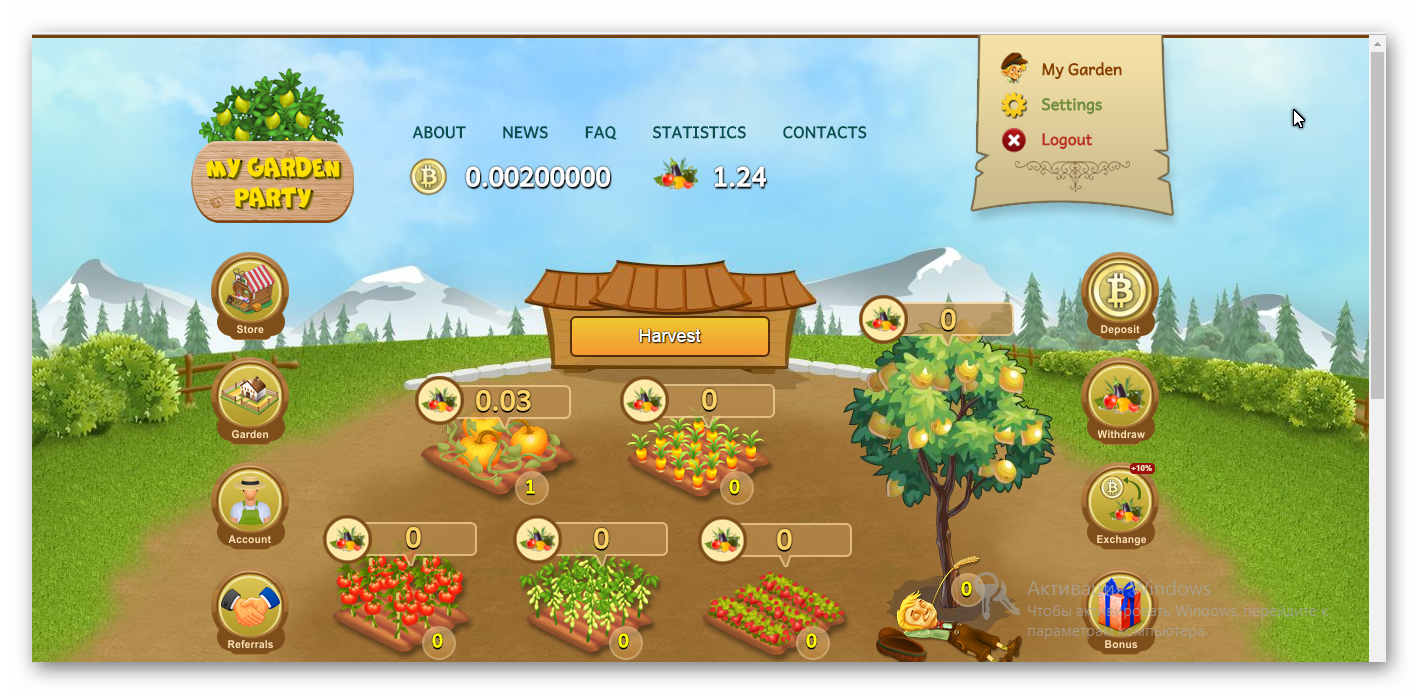The width and height of the screenshot is (1418, 694).
Task: Click the Harvest button
Action: point(669,336)
